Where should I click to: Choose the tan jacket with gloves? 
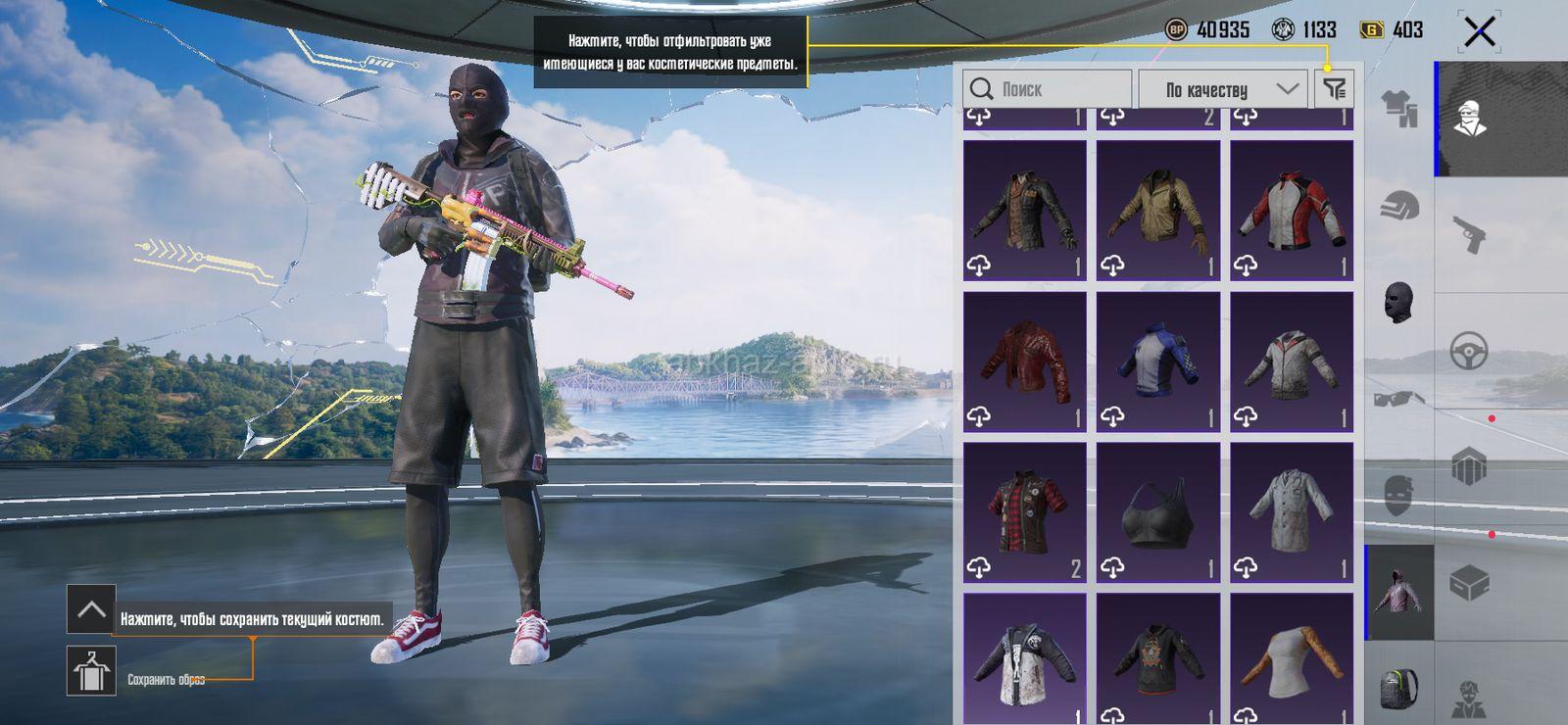pos(1157,211)
